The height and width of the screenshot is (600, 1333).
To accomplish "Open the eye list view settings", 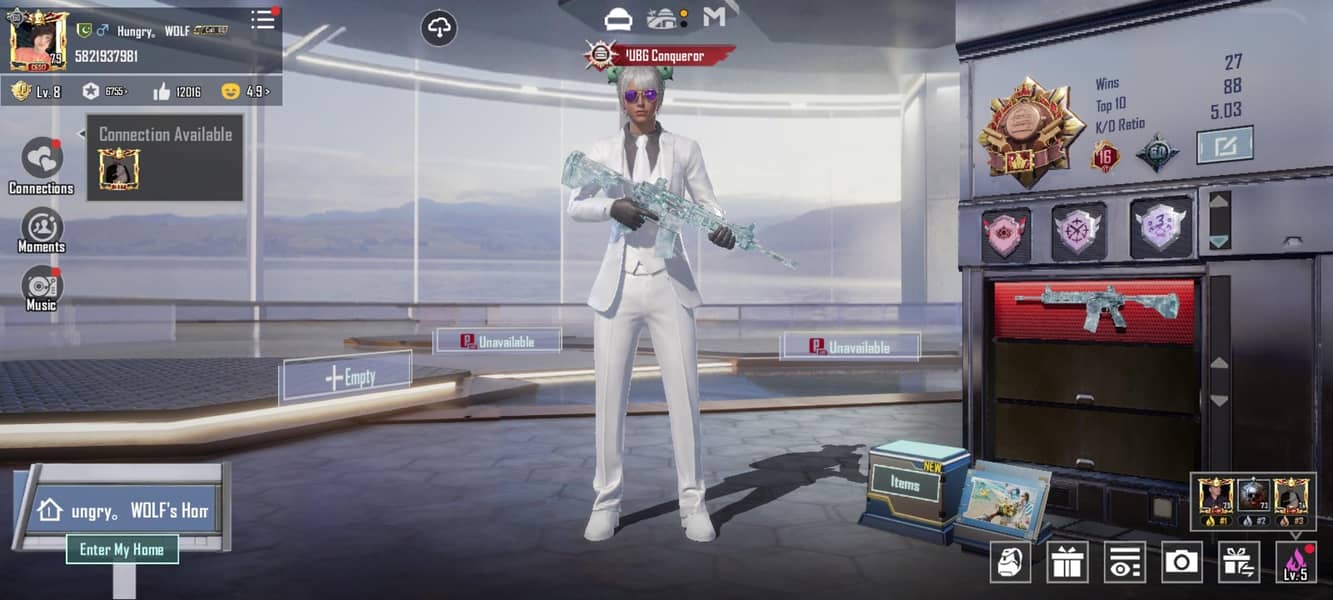I will click(x=1124, y=562).
